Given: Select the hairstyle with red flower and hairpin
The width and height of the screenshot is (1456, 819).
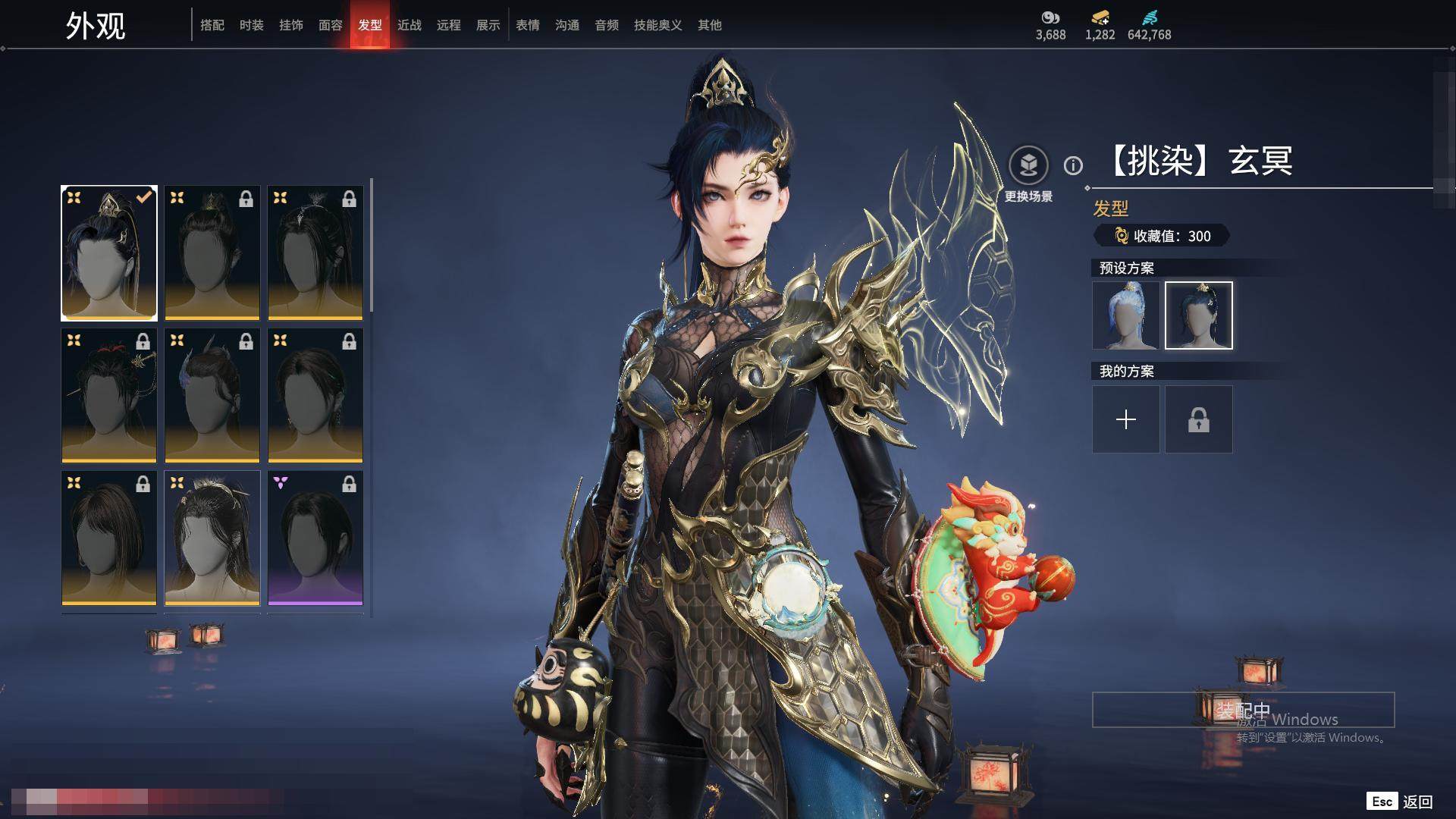Looking at the screenshot, I should tap(109, 396).
